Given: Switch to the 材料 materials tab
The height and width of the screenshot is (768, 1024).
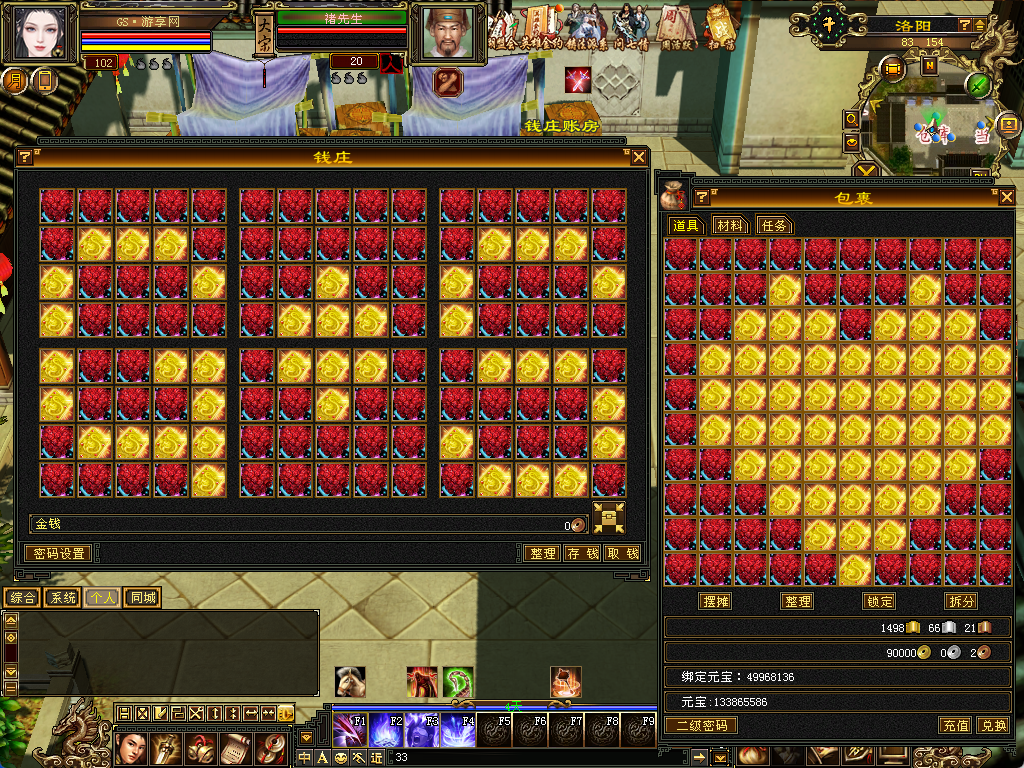Looking at the screenshot, I should coord(731,226).
